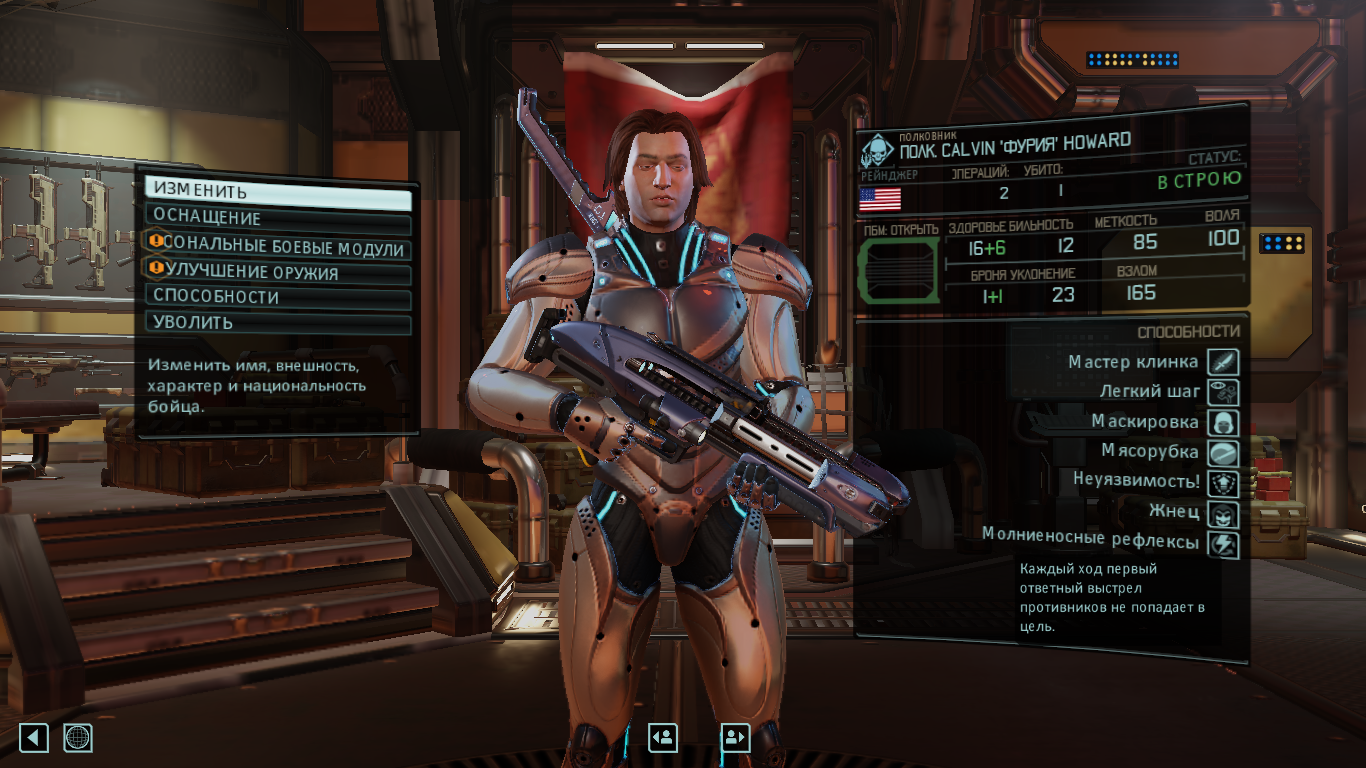This screenshot has width=1366, height=768.
Task: Select the Маскировка ability icon
Action: [x=1223, y=422]
